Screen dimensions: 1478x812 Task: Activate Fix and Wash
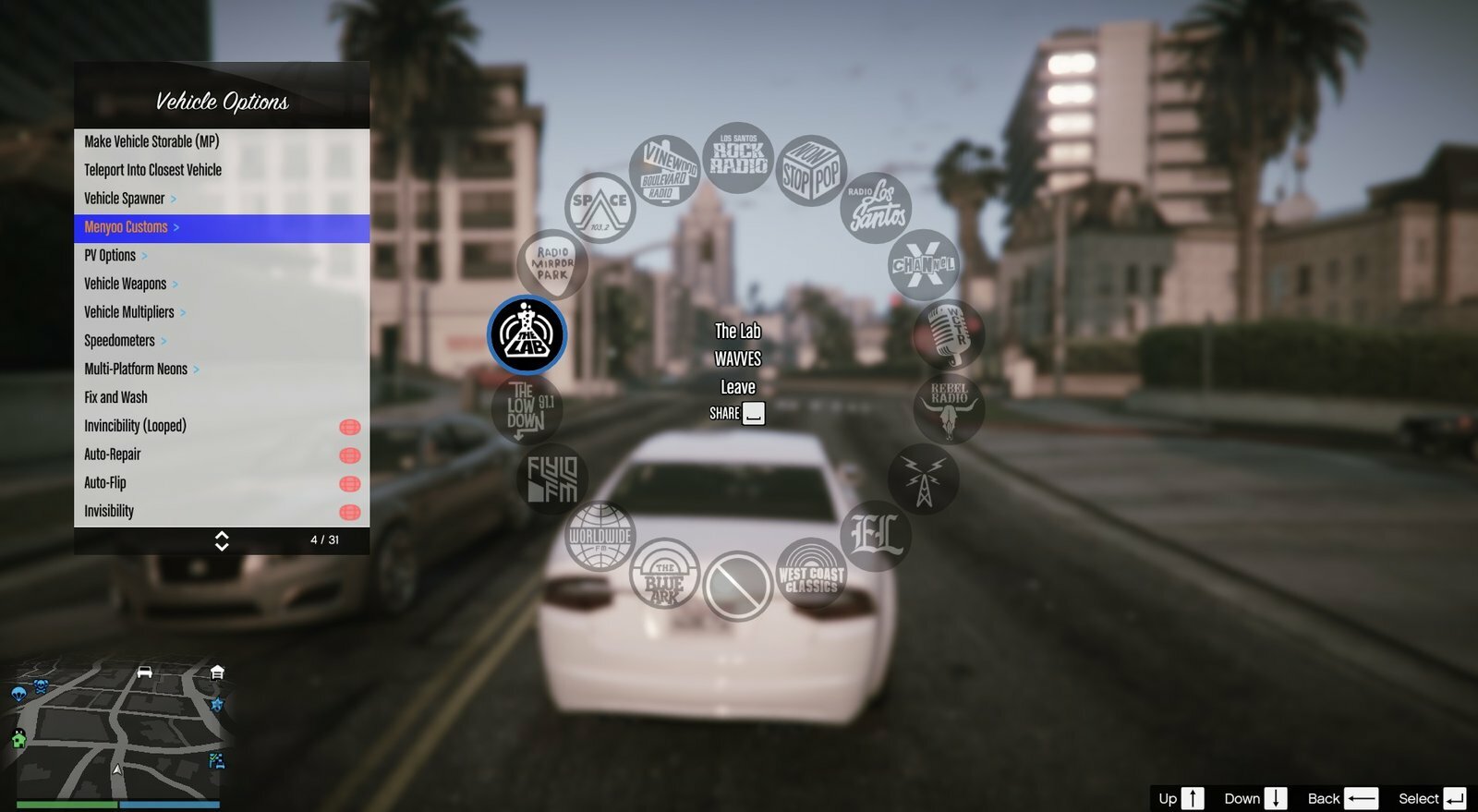click(115, 397)
